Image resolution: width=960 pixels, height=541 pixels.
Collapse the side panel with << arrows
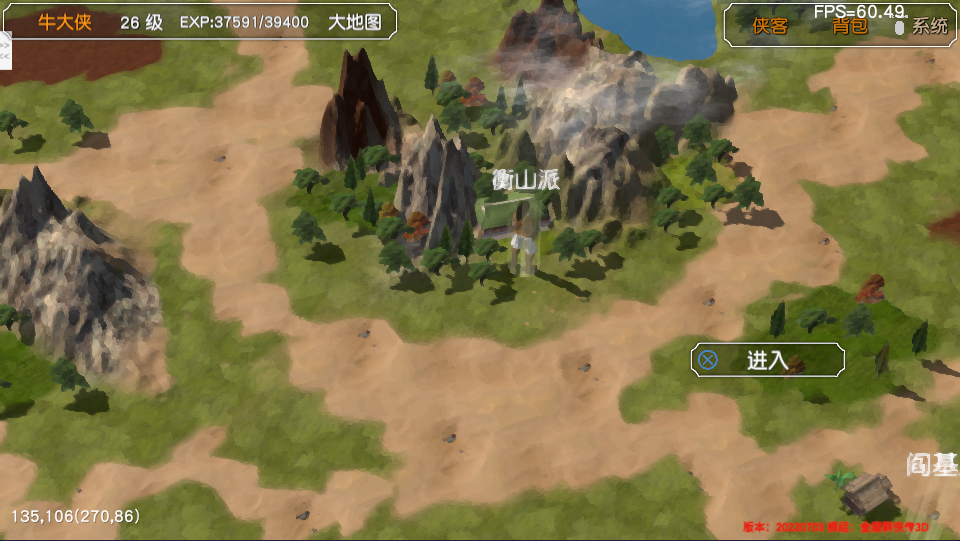4,57
